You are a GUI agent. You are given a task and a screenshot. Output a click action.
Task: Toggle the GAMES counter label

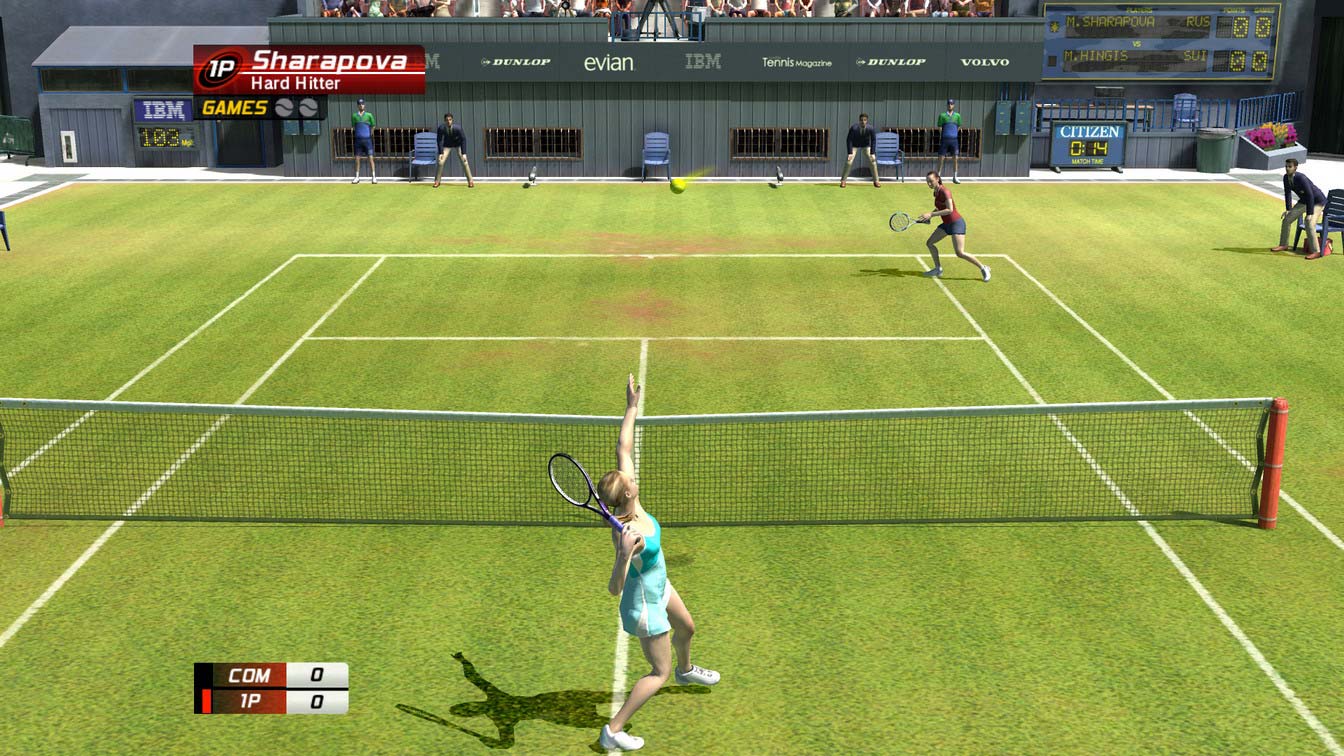(x=234, y=107)
